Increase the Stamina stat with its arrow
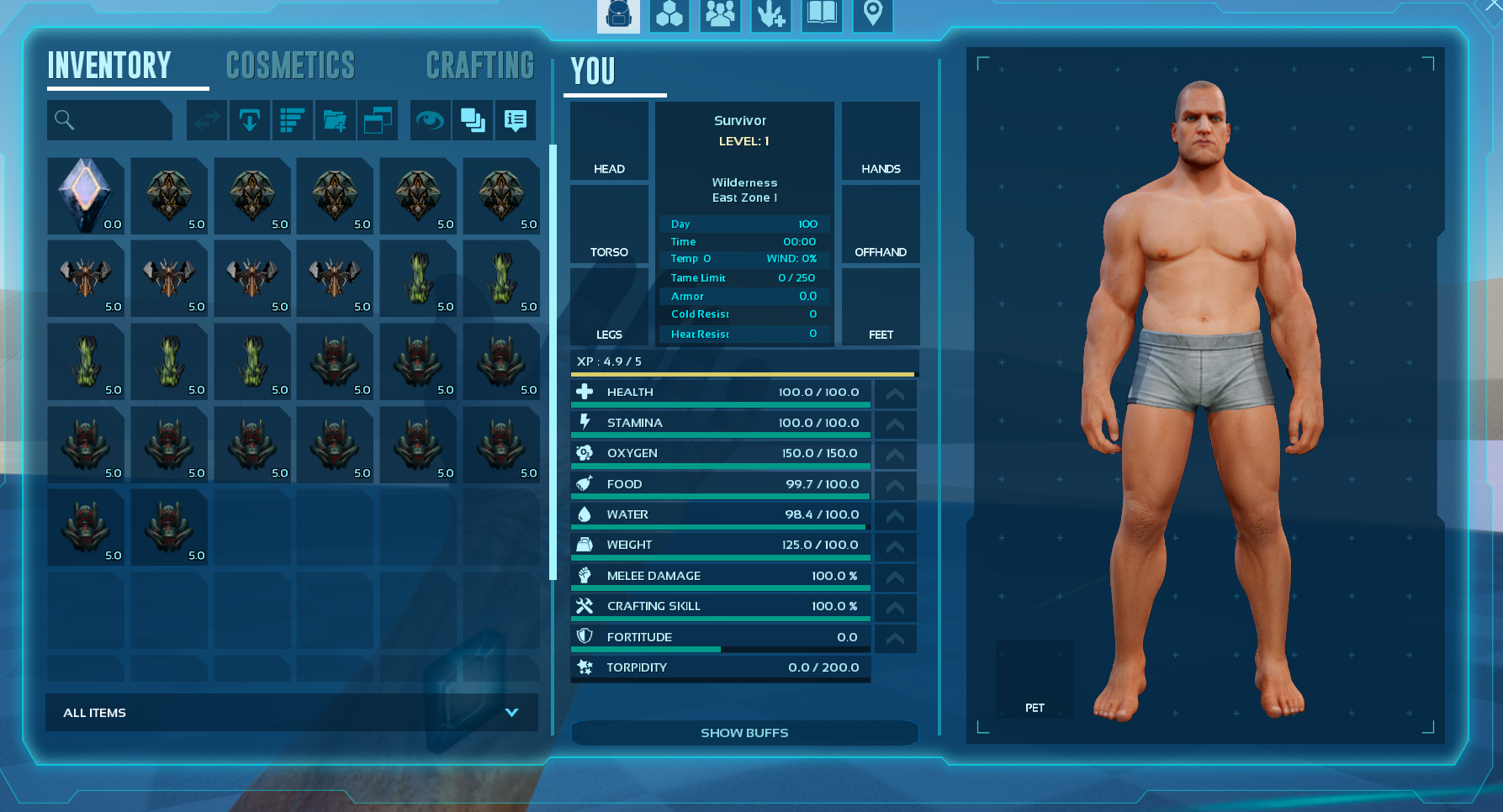 pos(895,424)
